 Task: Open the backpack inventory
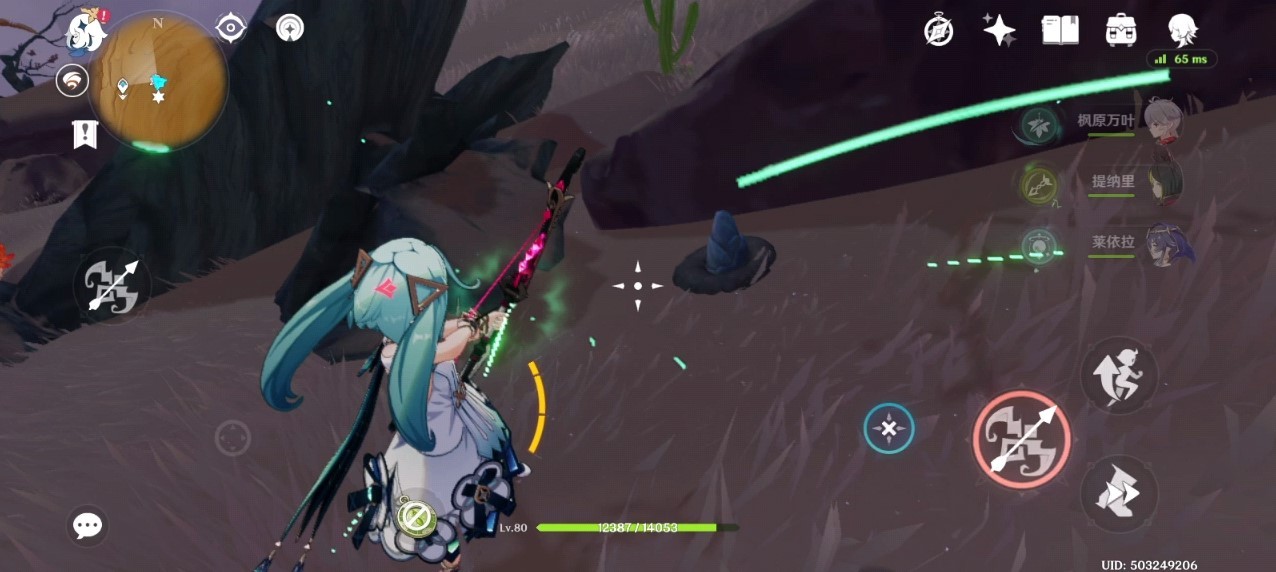tap(1121, 30)
